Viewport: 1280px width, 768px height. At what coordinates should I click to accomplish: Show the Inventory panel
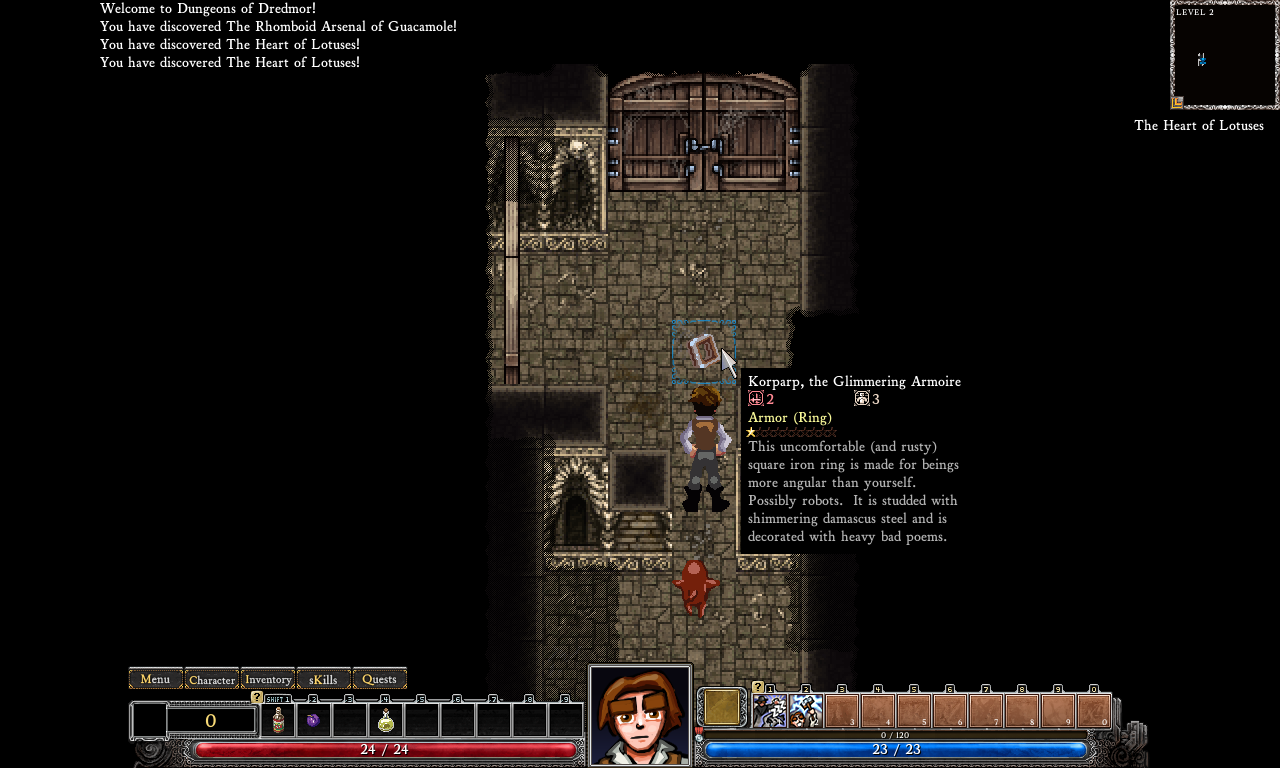268,679
